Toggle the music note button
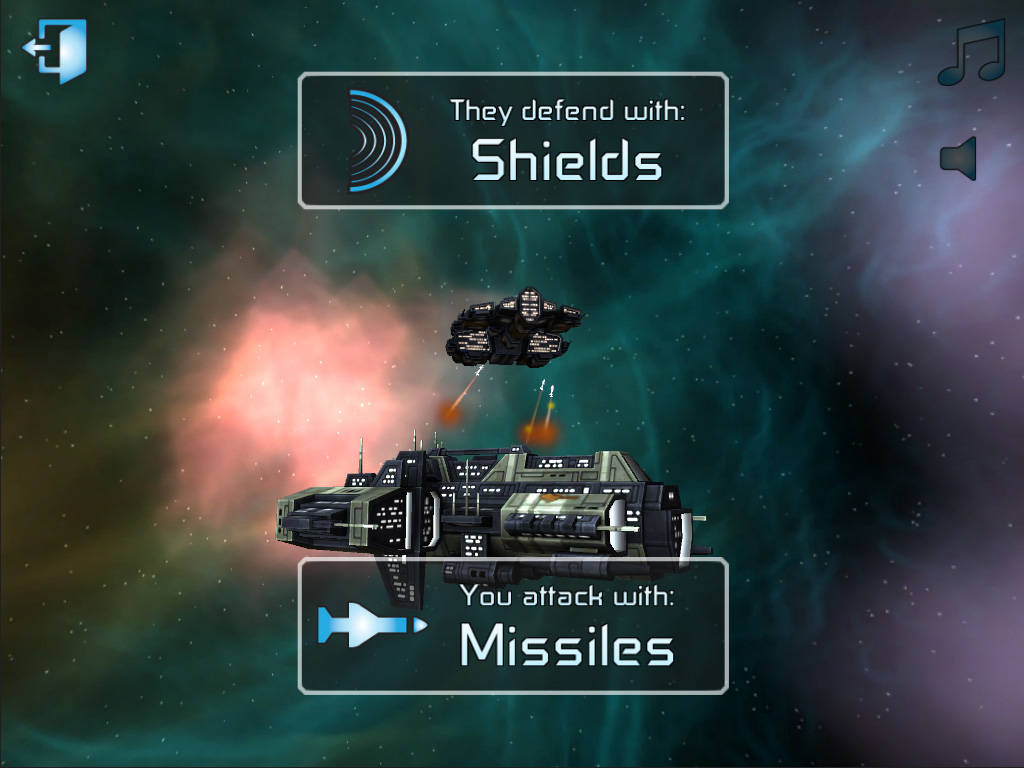Image resolution: width=1024 pixels, height=768 pixels. coord(969,53)
